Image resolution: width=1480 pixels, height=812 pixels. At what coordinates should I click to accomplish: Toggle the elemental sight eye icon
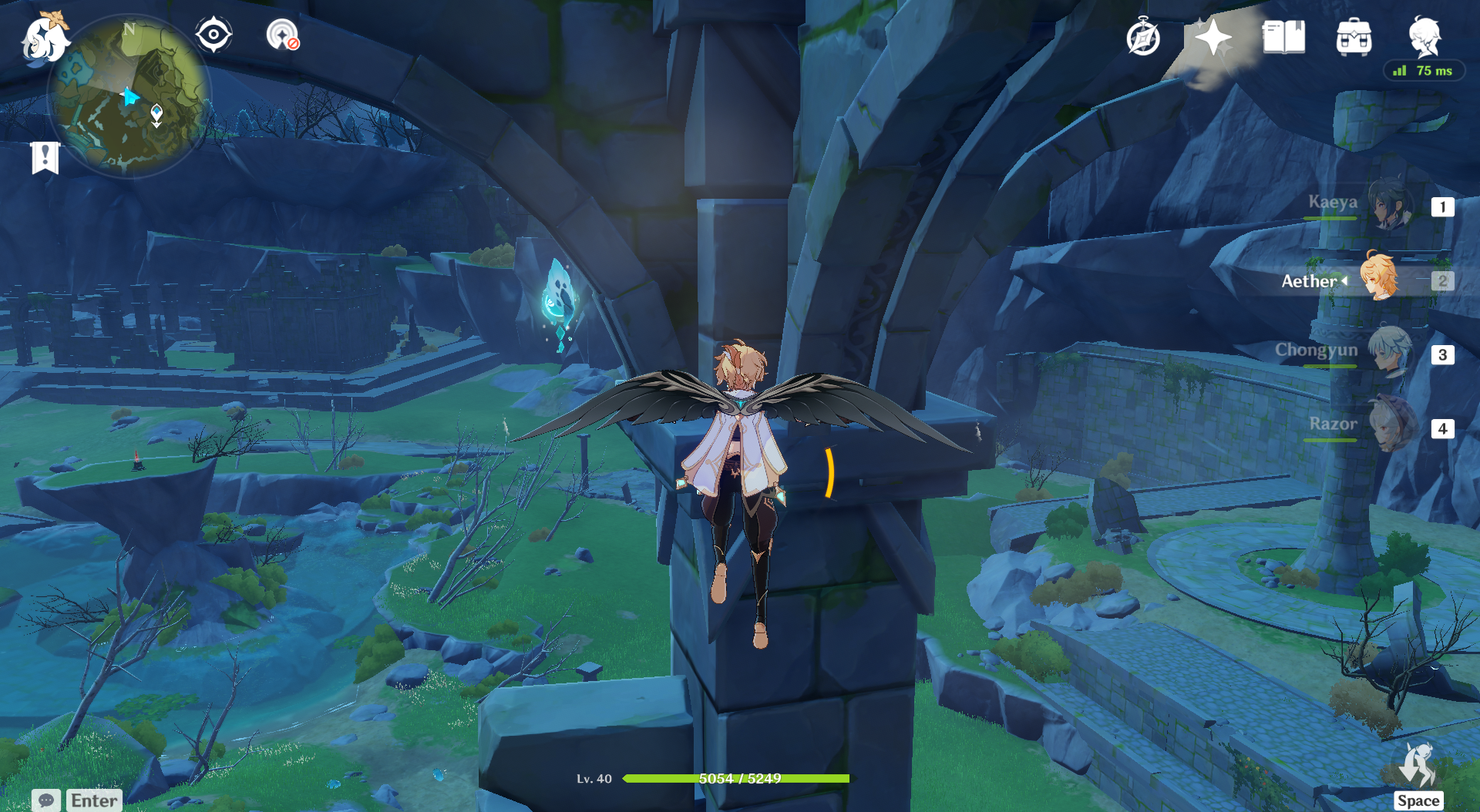(214, 35)
